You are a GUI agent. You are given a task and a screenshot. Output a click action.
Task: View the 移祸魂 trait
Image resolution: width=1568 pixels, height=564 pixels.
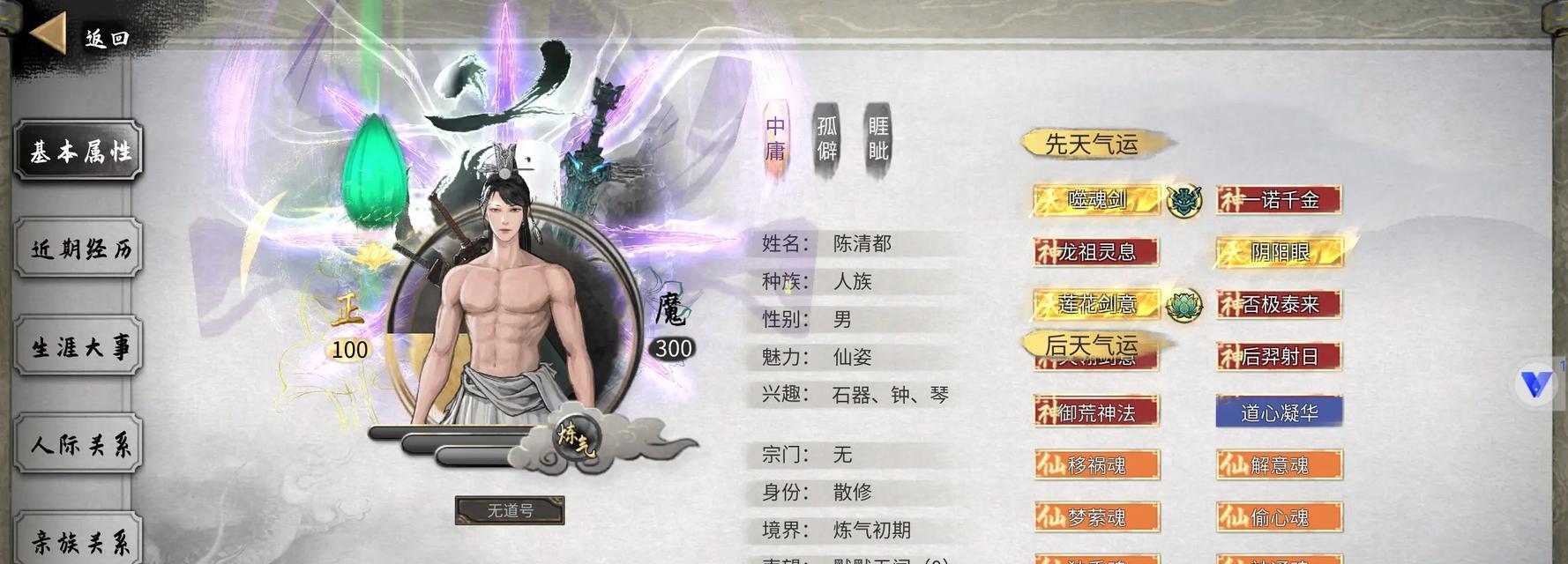pos(1097,465)
